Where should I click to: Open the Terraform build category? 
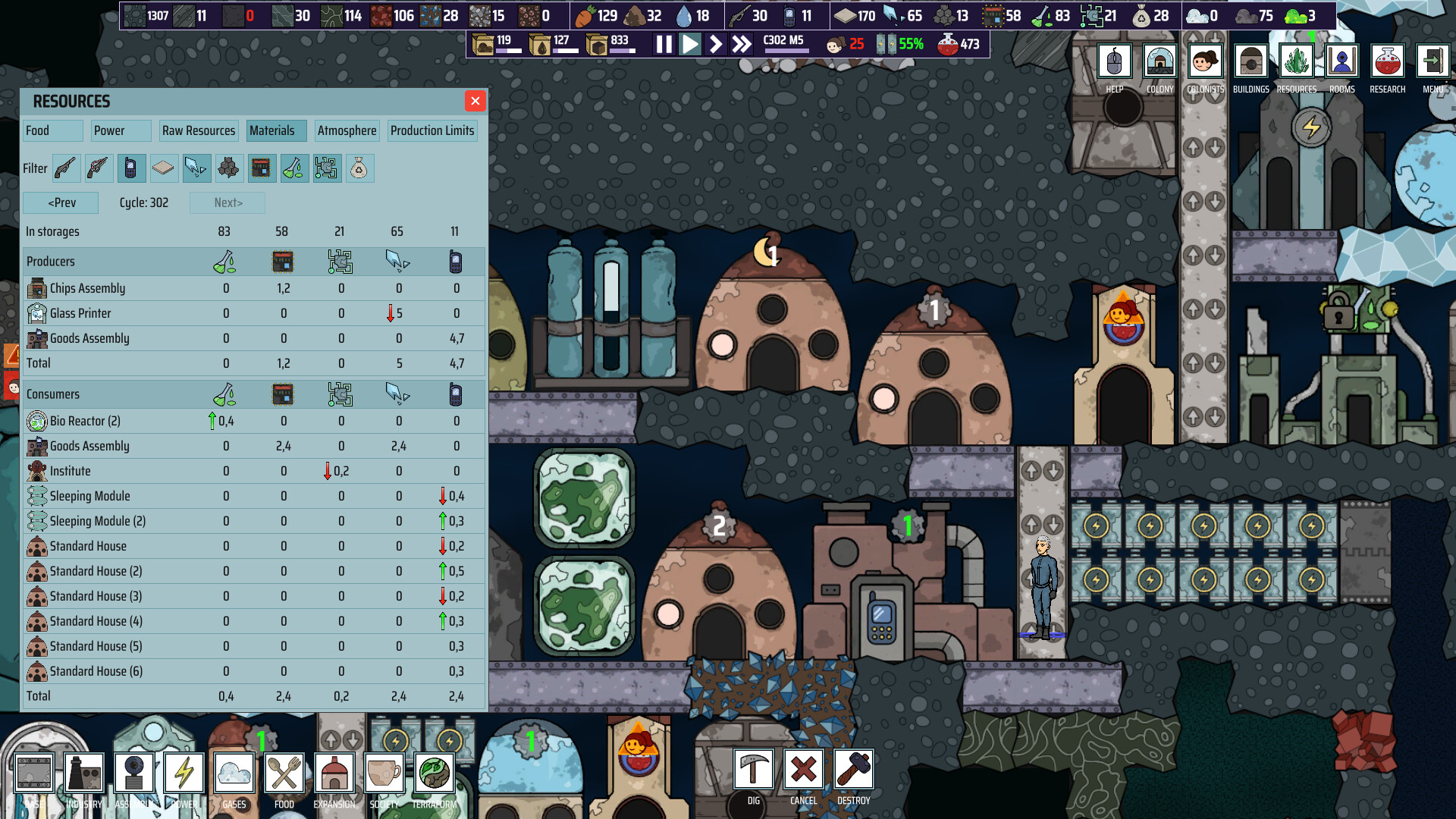pos(433,773)
